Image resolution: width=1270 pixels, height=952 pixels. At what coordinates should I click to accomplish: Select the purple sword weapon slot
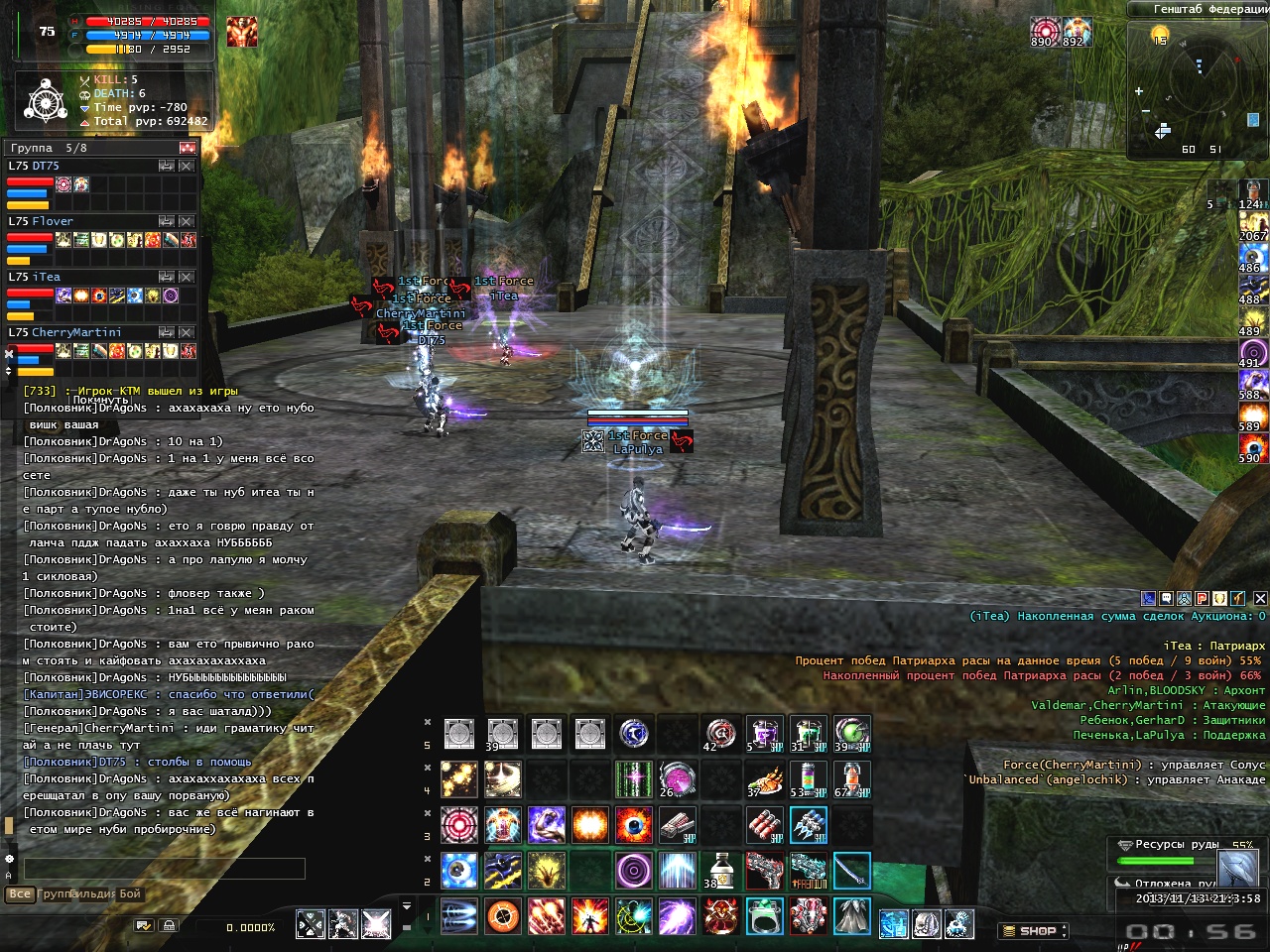(851, 871)
